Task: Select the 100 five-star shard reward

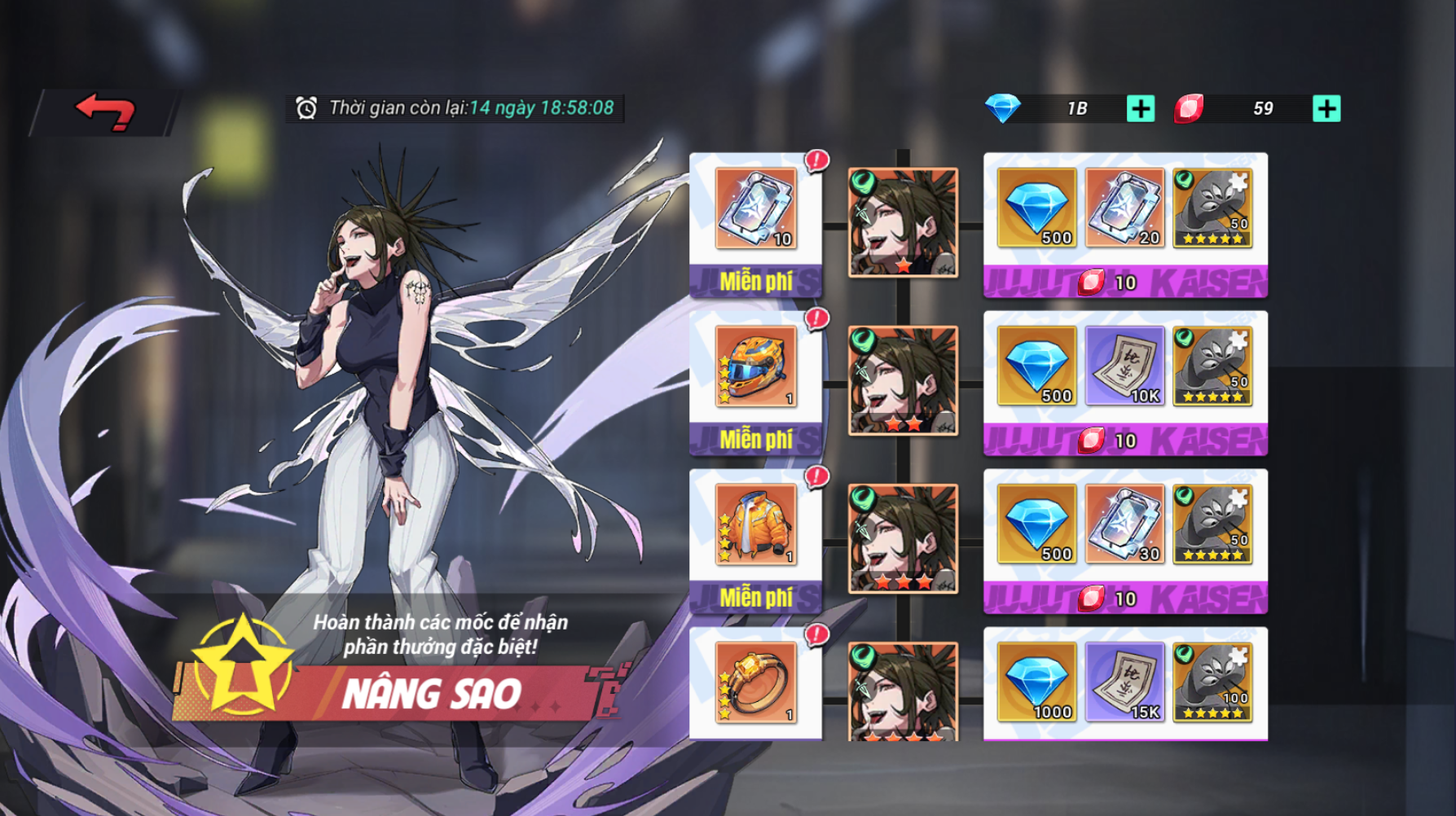Action: [1212, 682]
